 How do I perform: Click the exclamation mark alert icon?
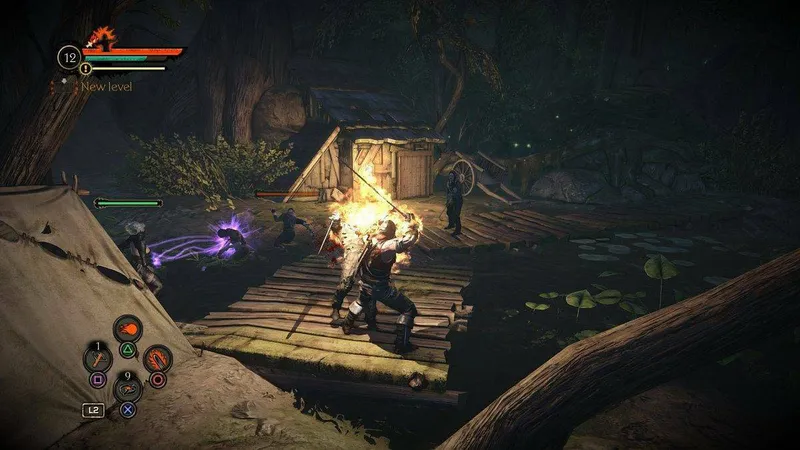[x=86, y=69]
